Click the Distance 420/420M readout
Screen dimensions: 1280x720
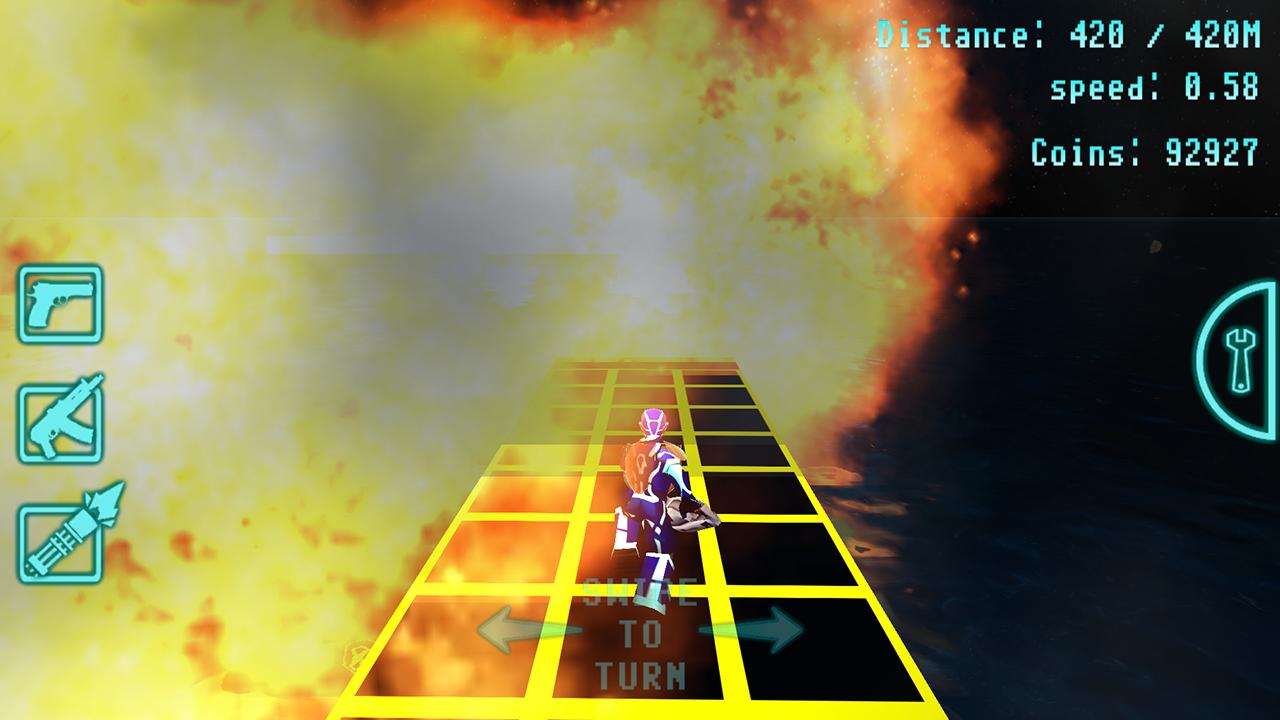1069,34
